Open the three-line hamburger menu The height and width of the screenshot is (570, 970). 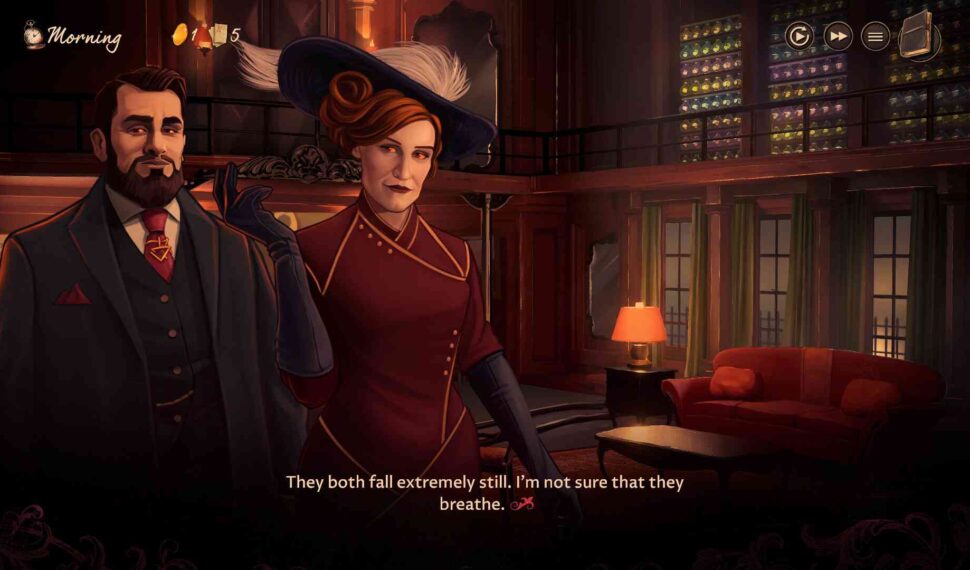(x=876, y=37)
